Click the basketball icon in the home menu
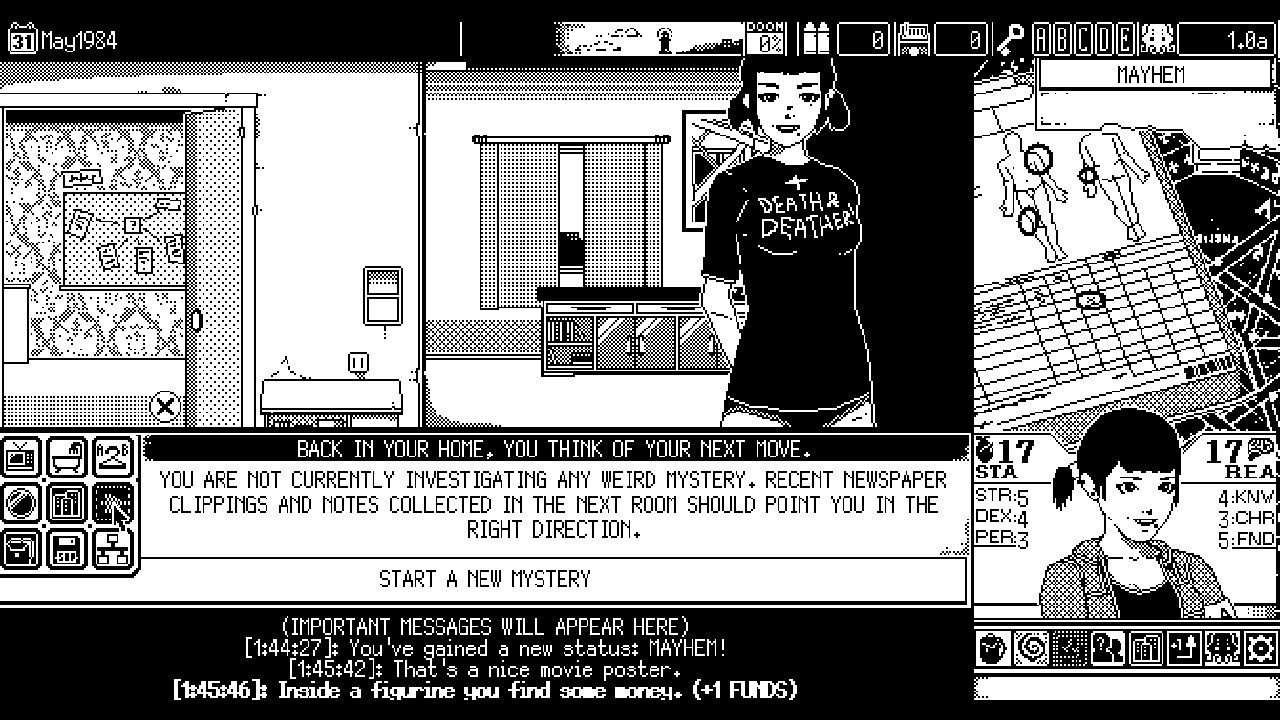Screen dimensions: 1280x720 coord(20,502)
